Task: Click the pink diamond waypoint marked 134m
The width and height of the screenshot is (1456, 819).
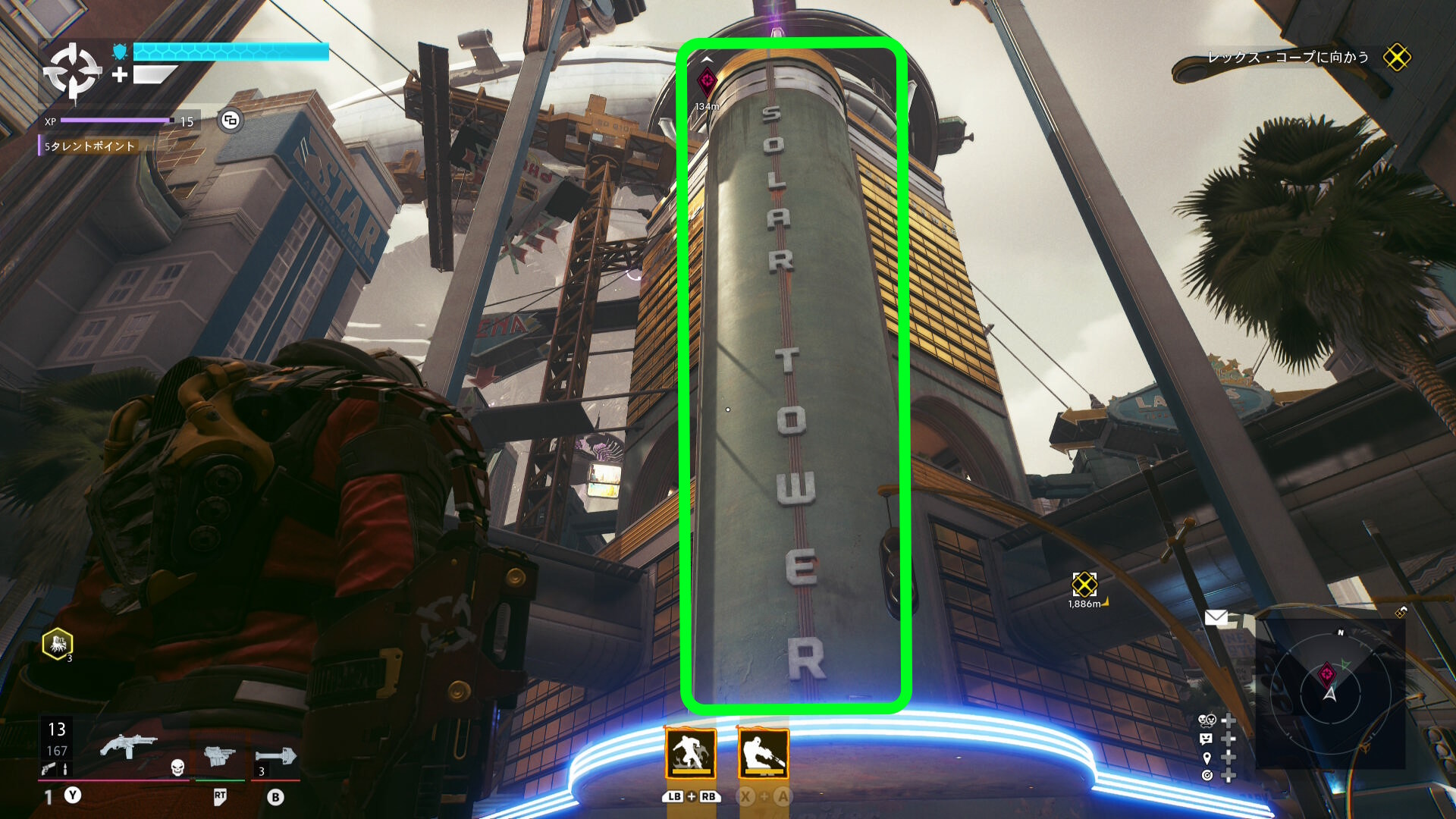Action: [707, 81]
